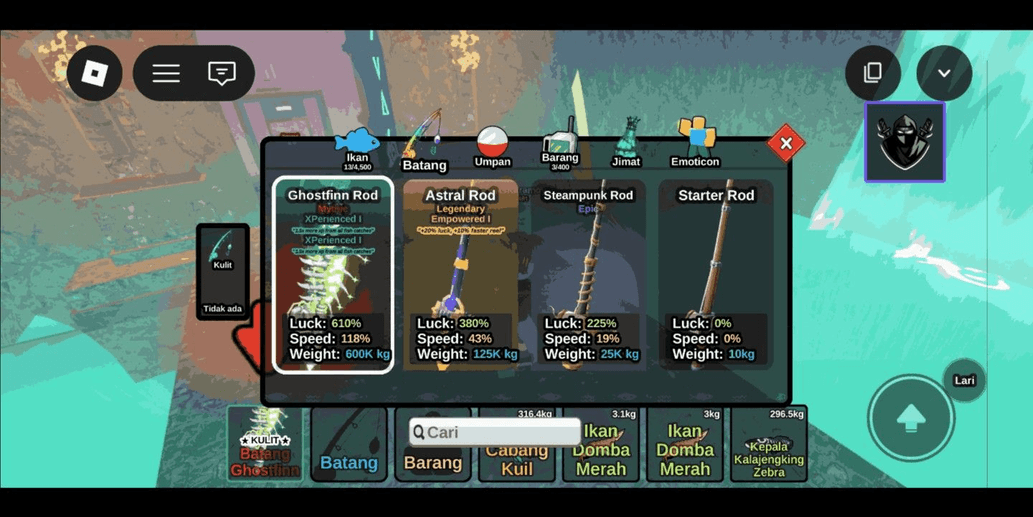Select the Emoticon tab
Viewport: 1033px width, 517px height.
(x=695, y=145)
